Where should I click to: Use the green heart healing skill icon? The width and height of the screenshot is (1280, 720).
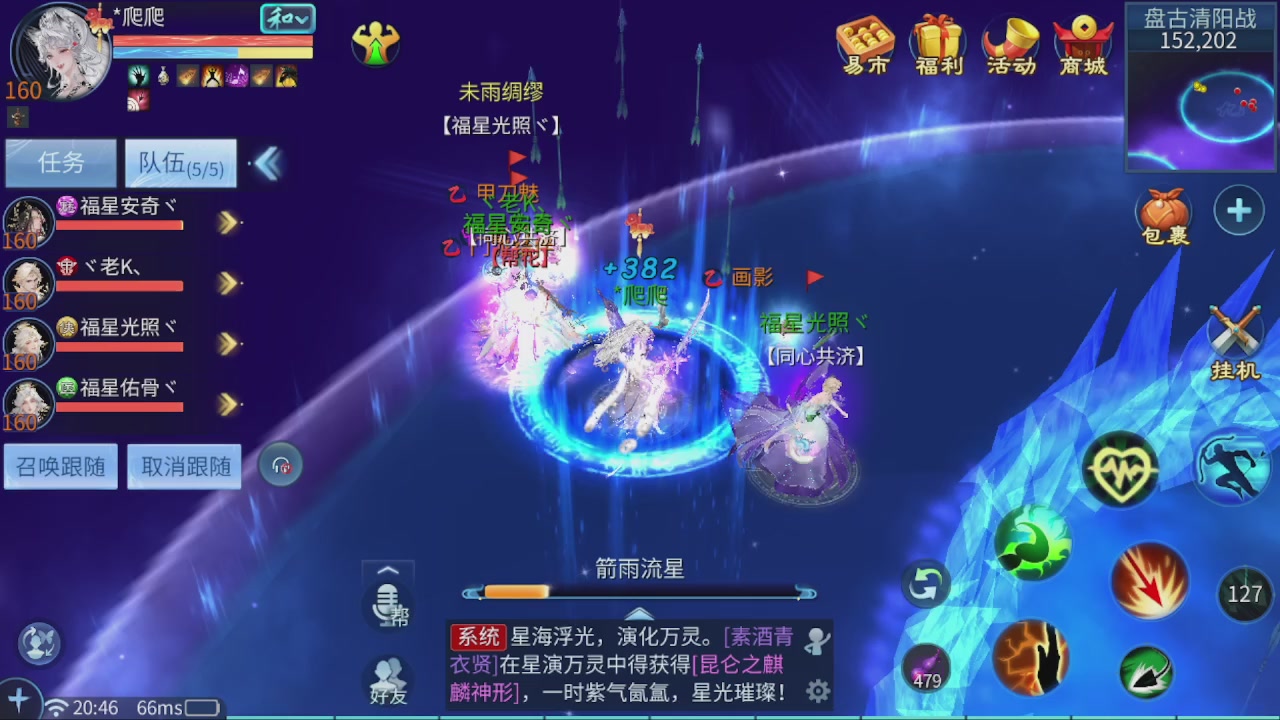1121,469
